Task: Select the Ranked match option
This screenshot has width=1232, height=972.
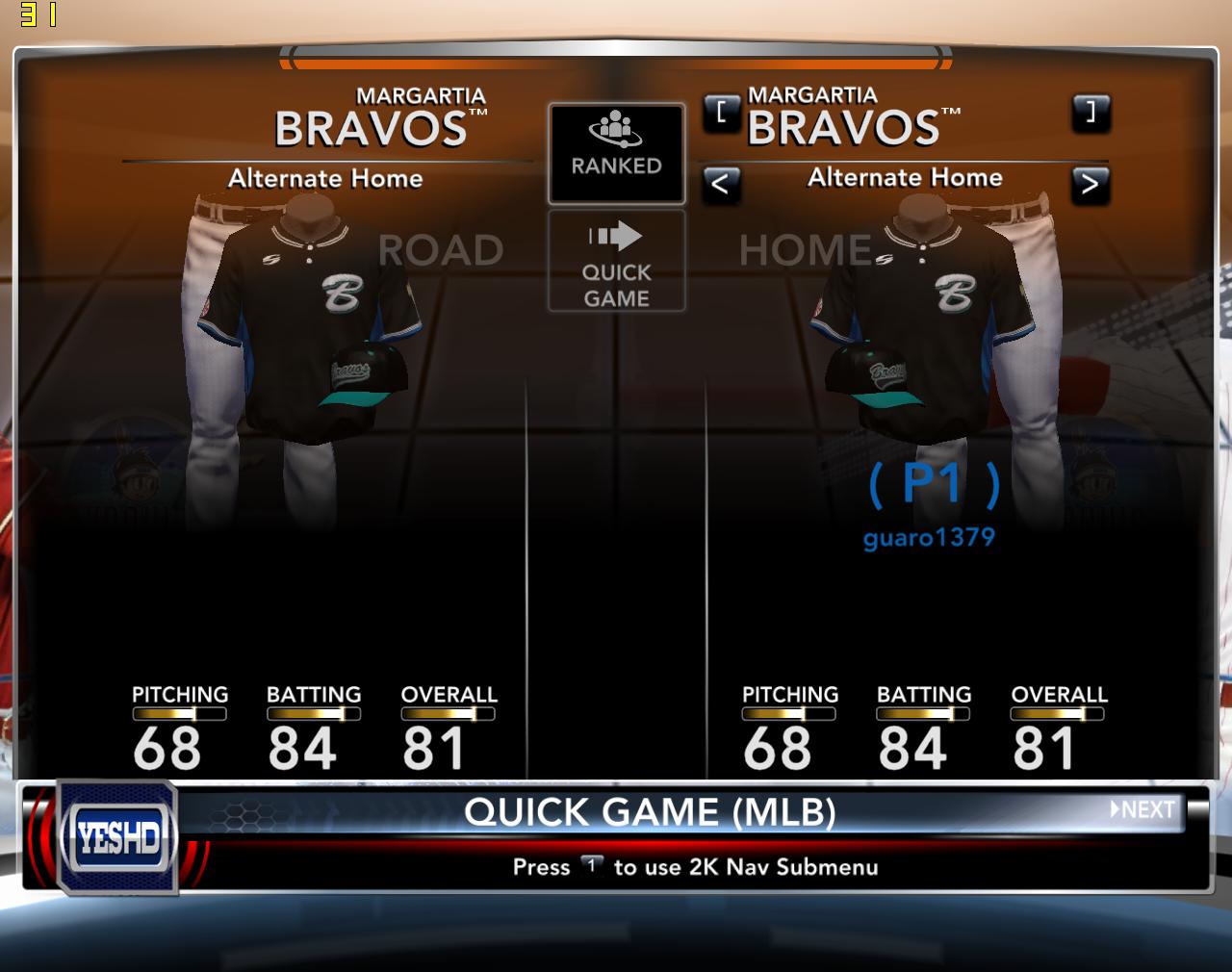Action: click(616, 153)
